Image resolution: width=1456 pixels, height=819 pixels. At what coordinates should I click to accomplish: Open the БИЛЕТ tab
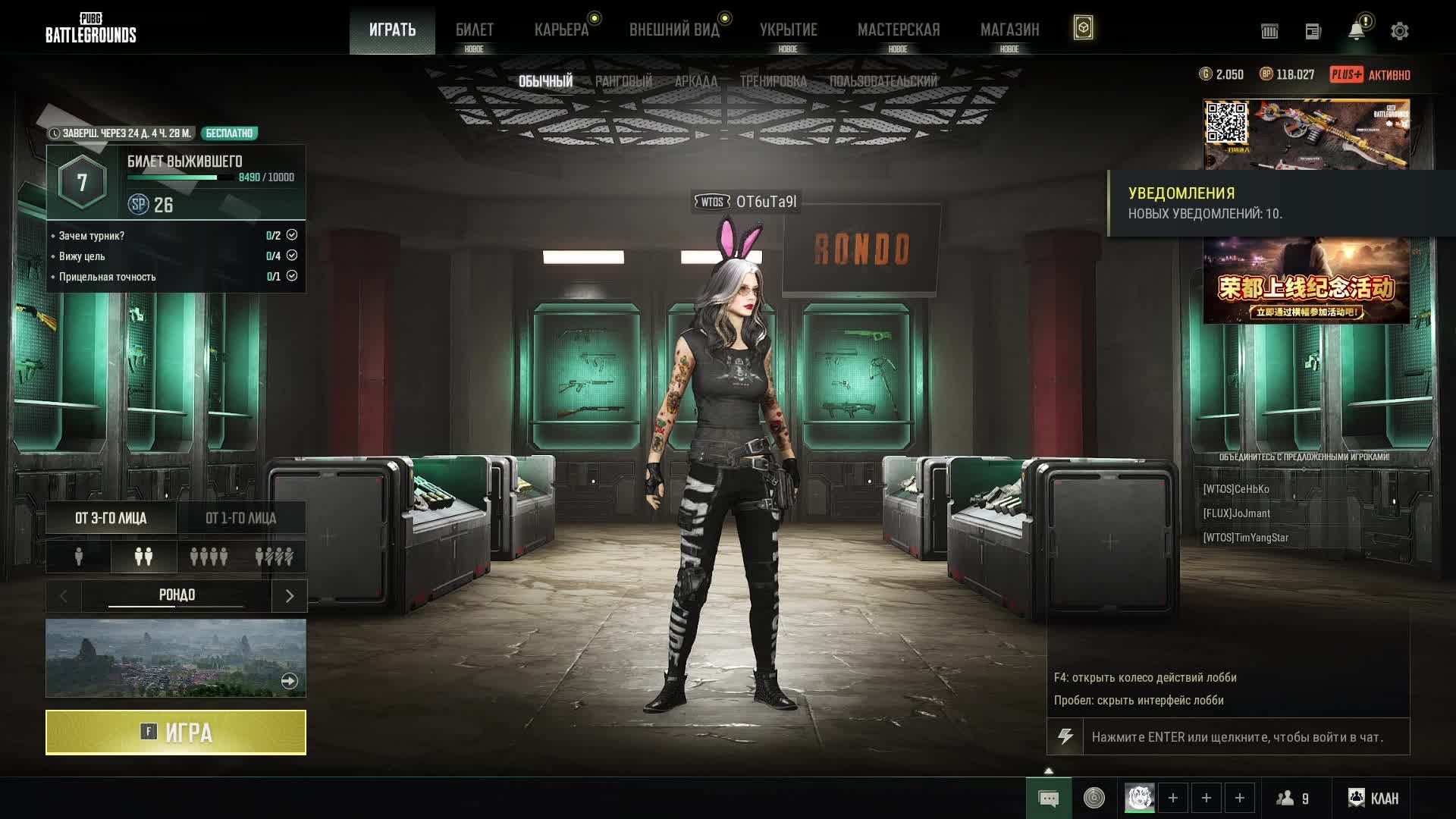(474, 30)
